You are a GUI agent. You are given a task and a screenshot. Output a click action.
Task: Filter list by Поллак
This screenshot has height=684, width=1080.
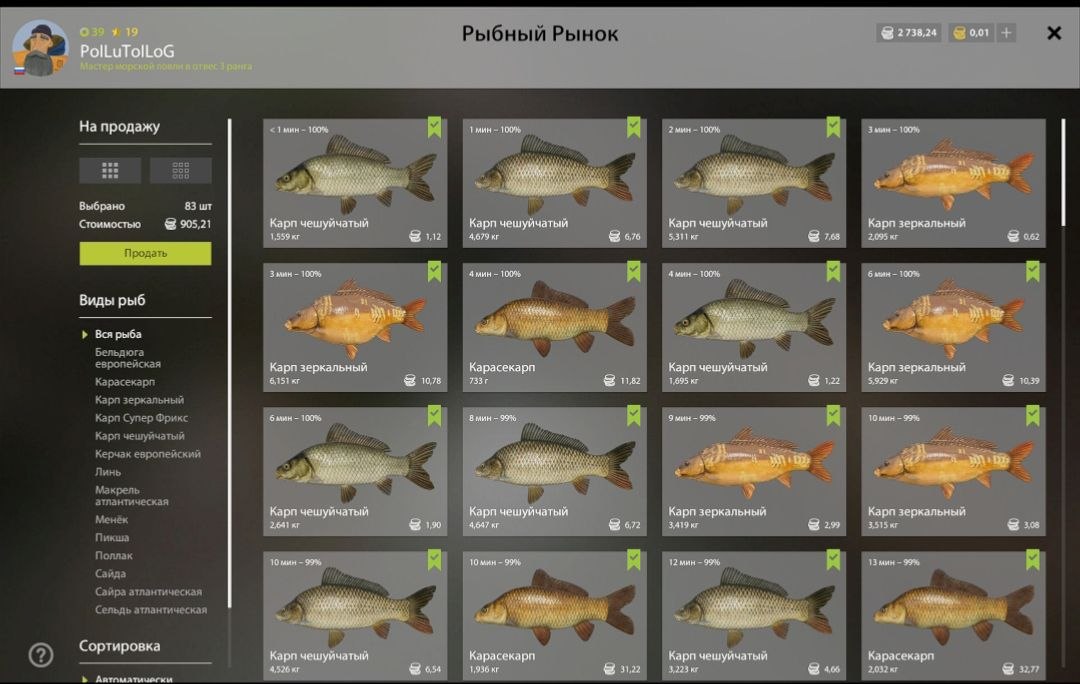click(114, 556)
